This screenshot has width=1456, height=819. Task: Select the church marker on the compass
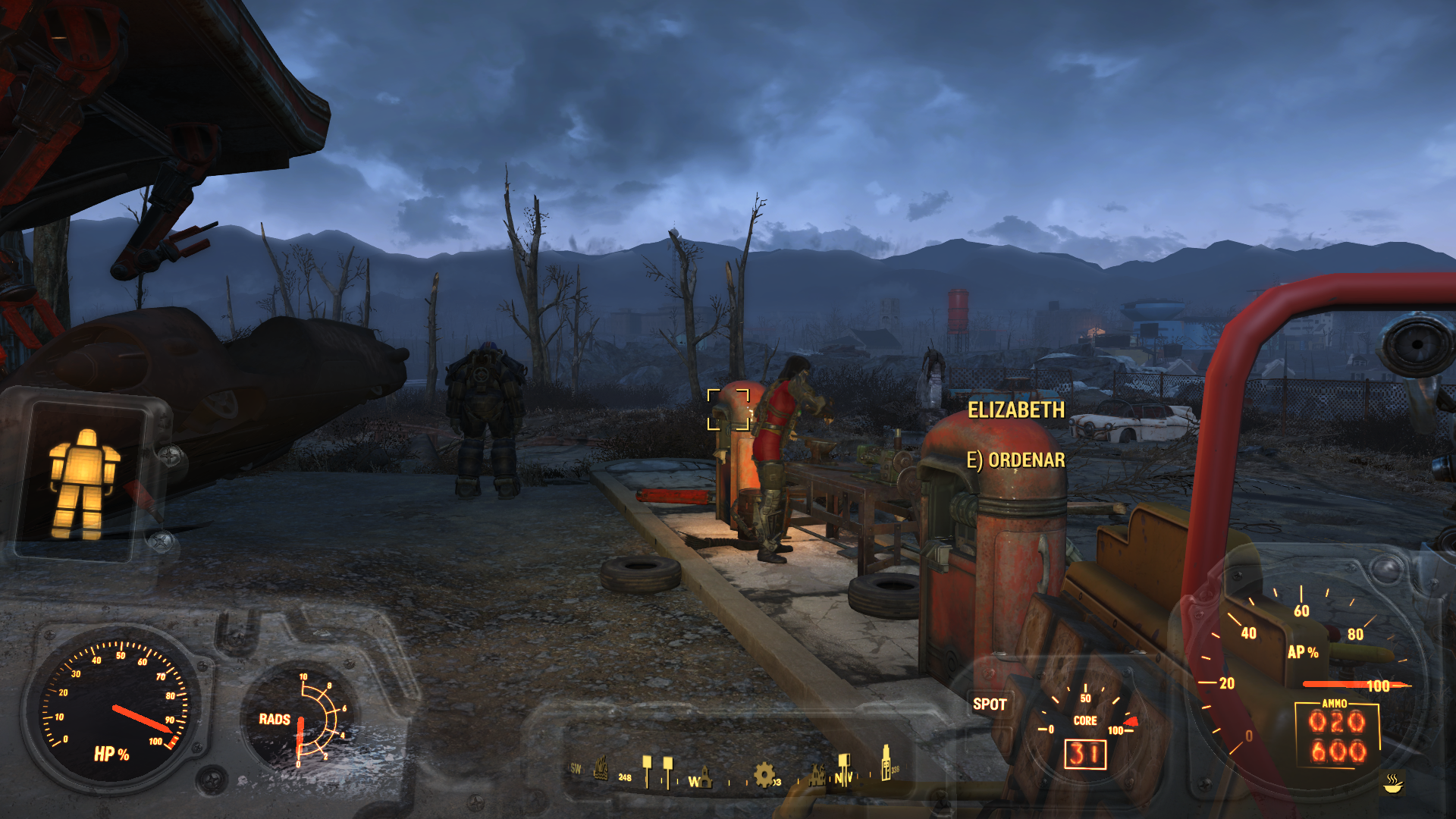[704, 776]
